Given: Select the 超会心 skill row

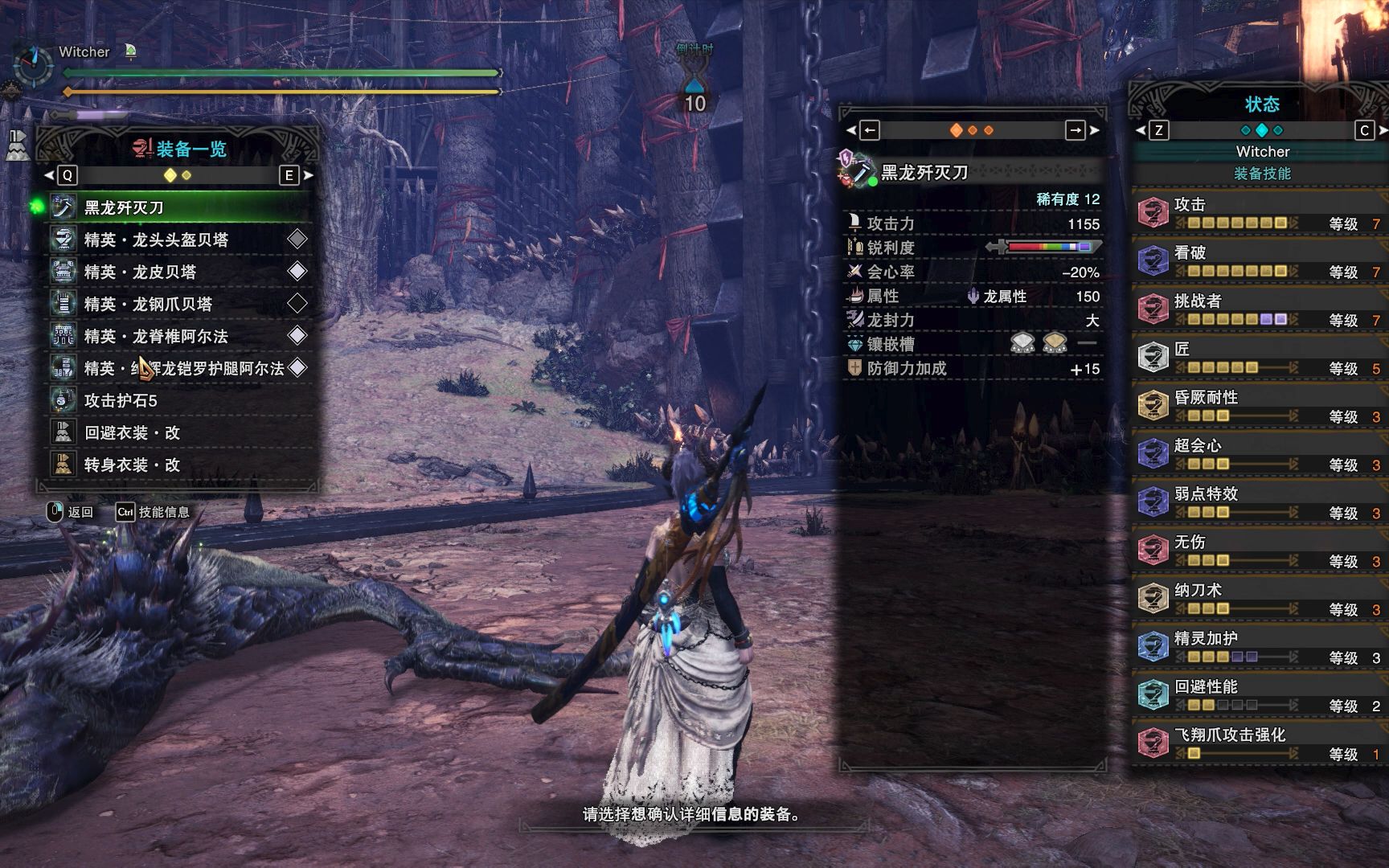Looking at the screenshot, I should click(1258, 454).
